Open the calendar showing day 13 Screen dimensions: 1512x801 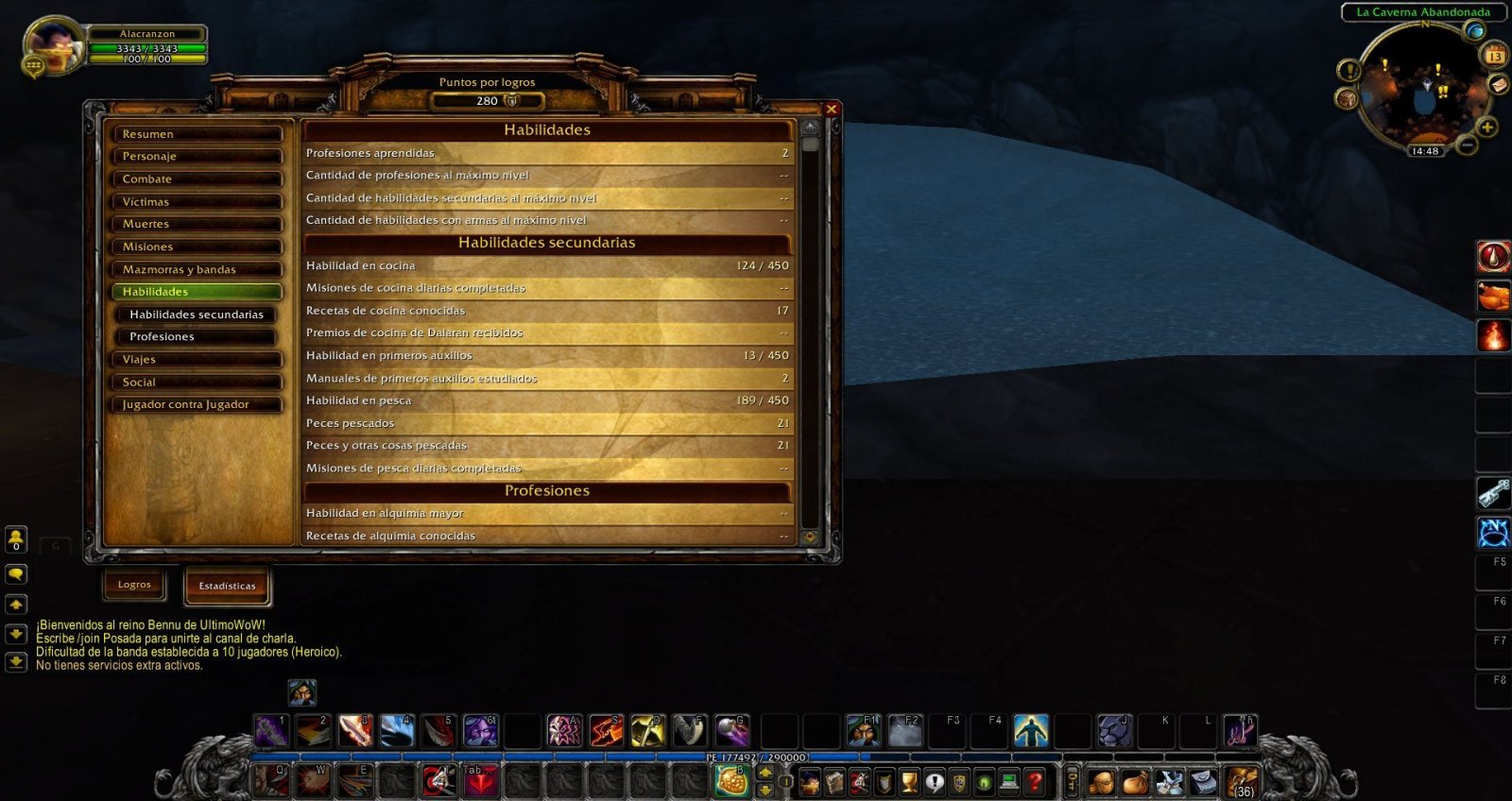tap(1495, 56)
